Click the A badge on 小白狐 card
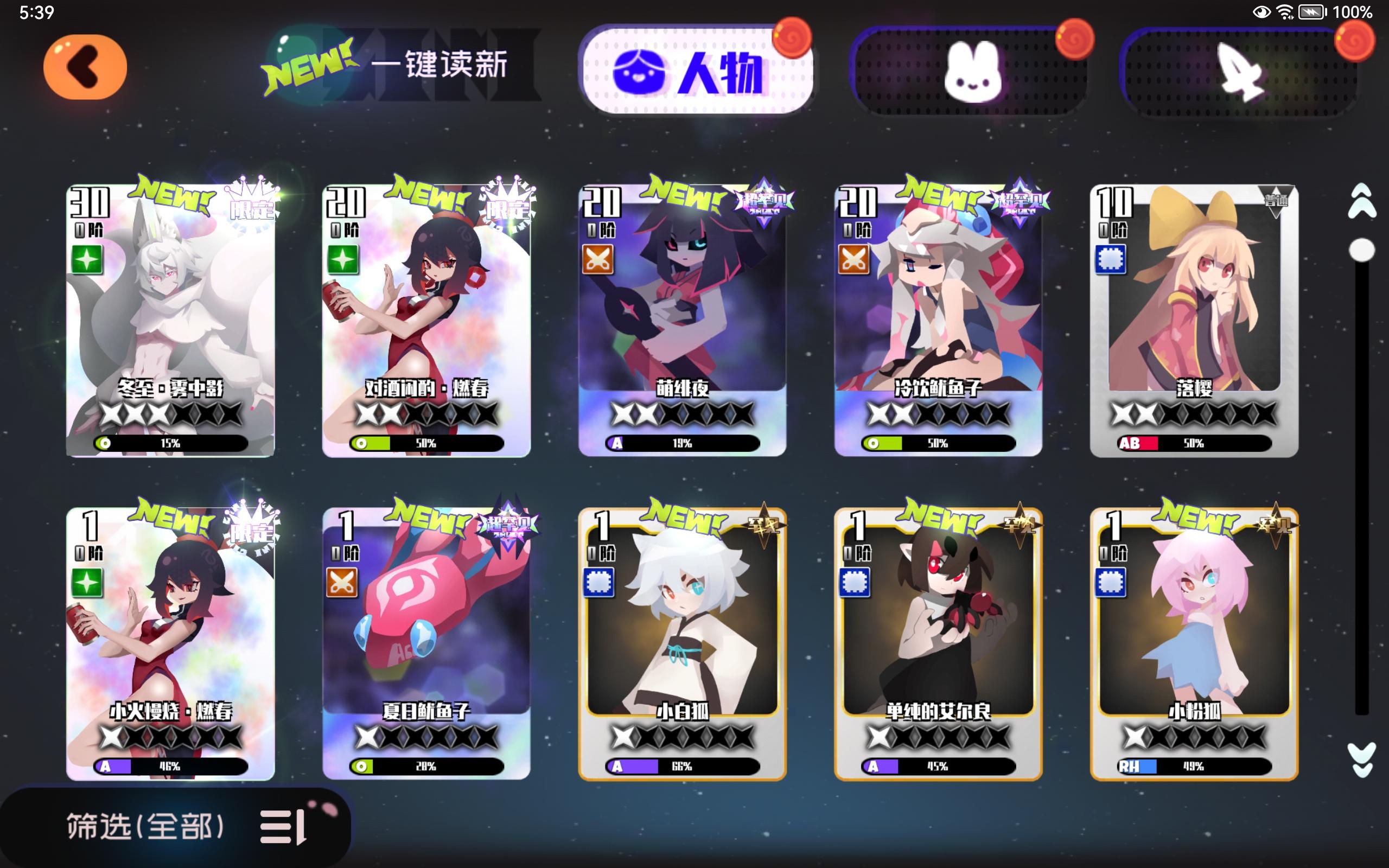The height and width of the screenshot is (868, 1389). click(618, 766)
